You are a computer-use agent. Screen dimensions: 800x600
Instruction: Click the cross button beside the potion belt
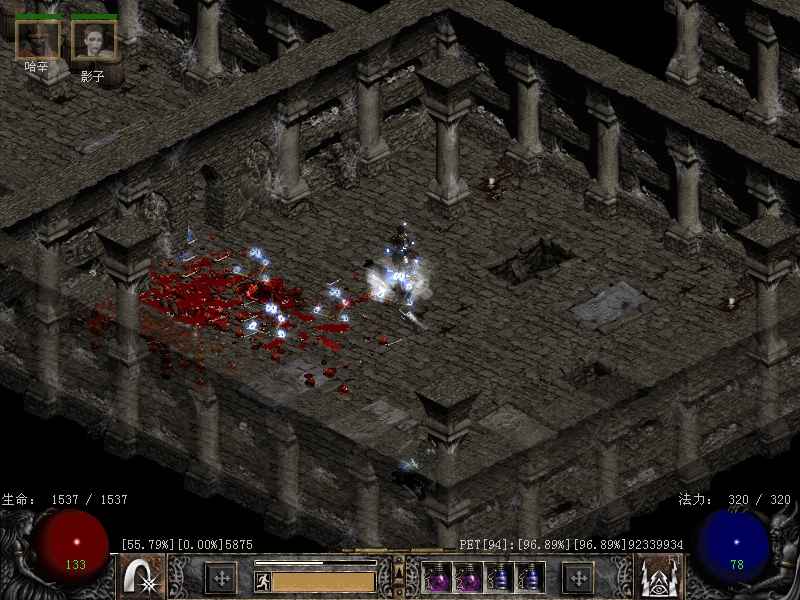578,578
